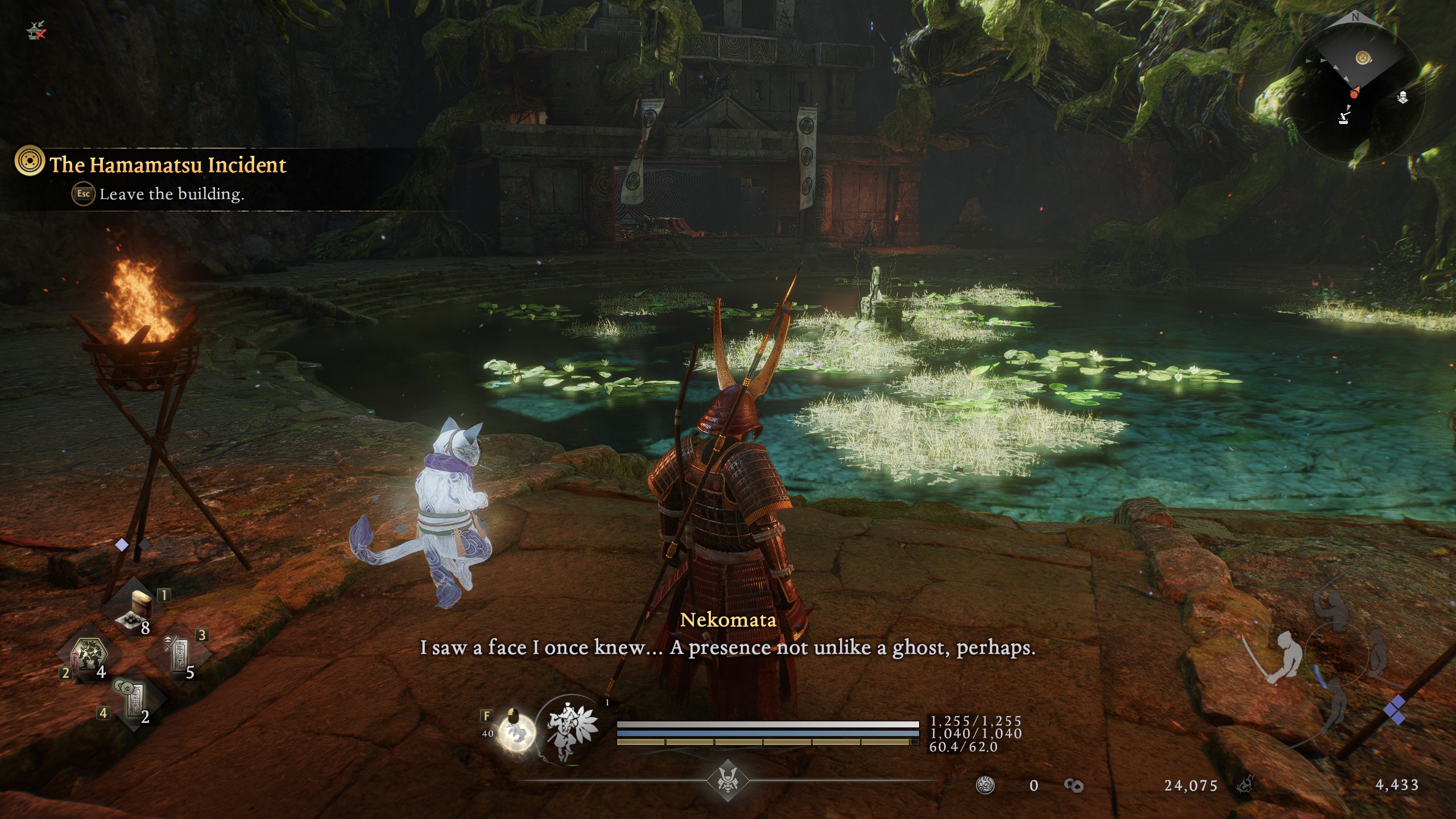The height and width of the screenshot is (819, 1456).
Task: Click the offline network status icon
Action: pyautogui.click(x=37, y=30)
